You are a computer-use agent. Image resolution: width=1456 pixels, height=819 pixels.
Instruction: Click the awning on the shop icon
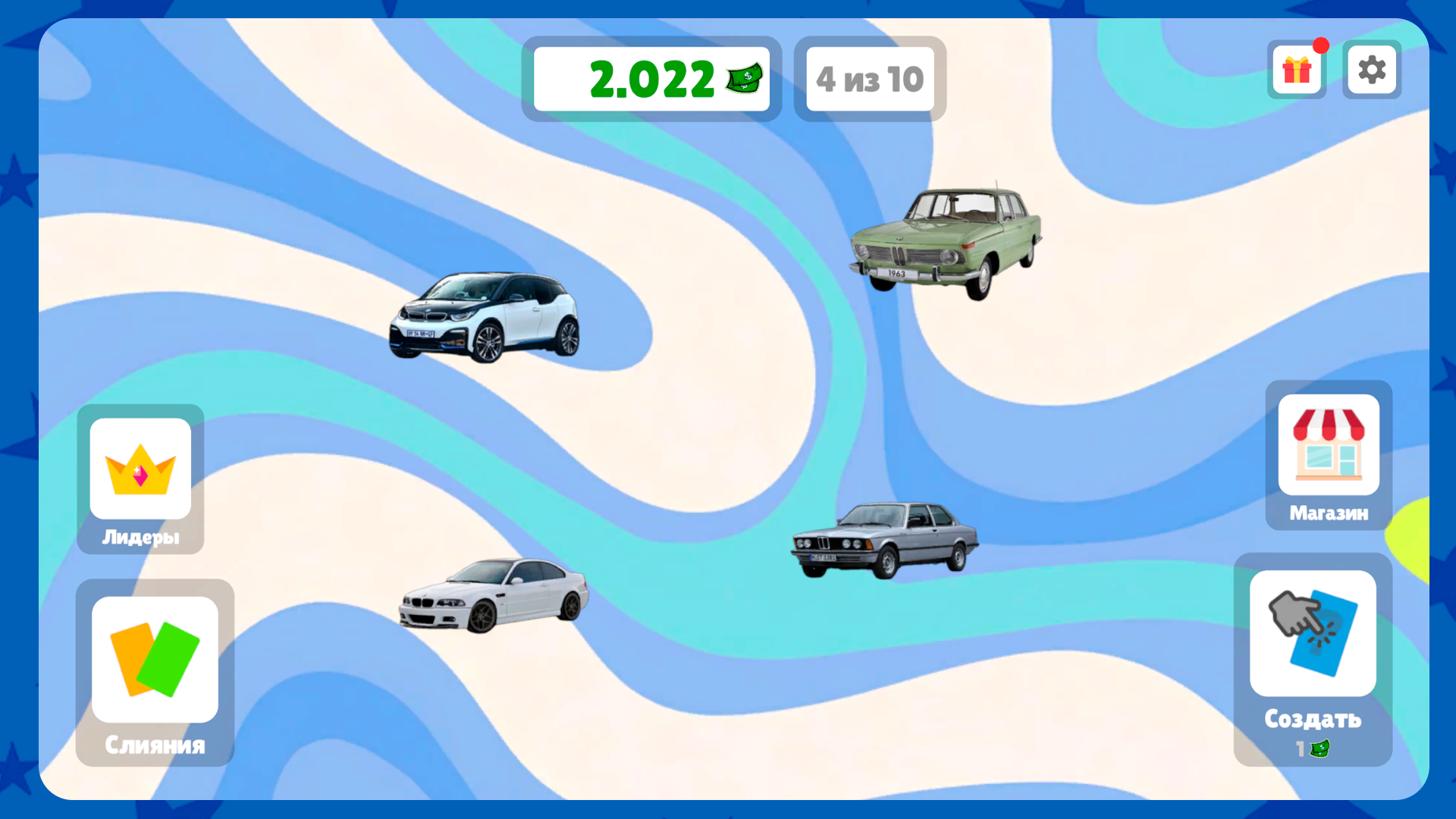(1328, 422)
